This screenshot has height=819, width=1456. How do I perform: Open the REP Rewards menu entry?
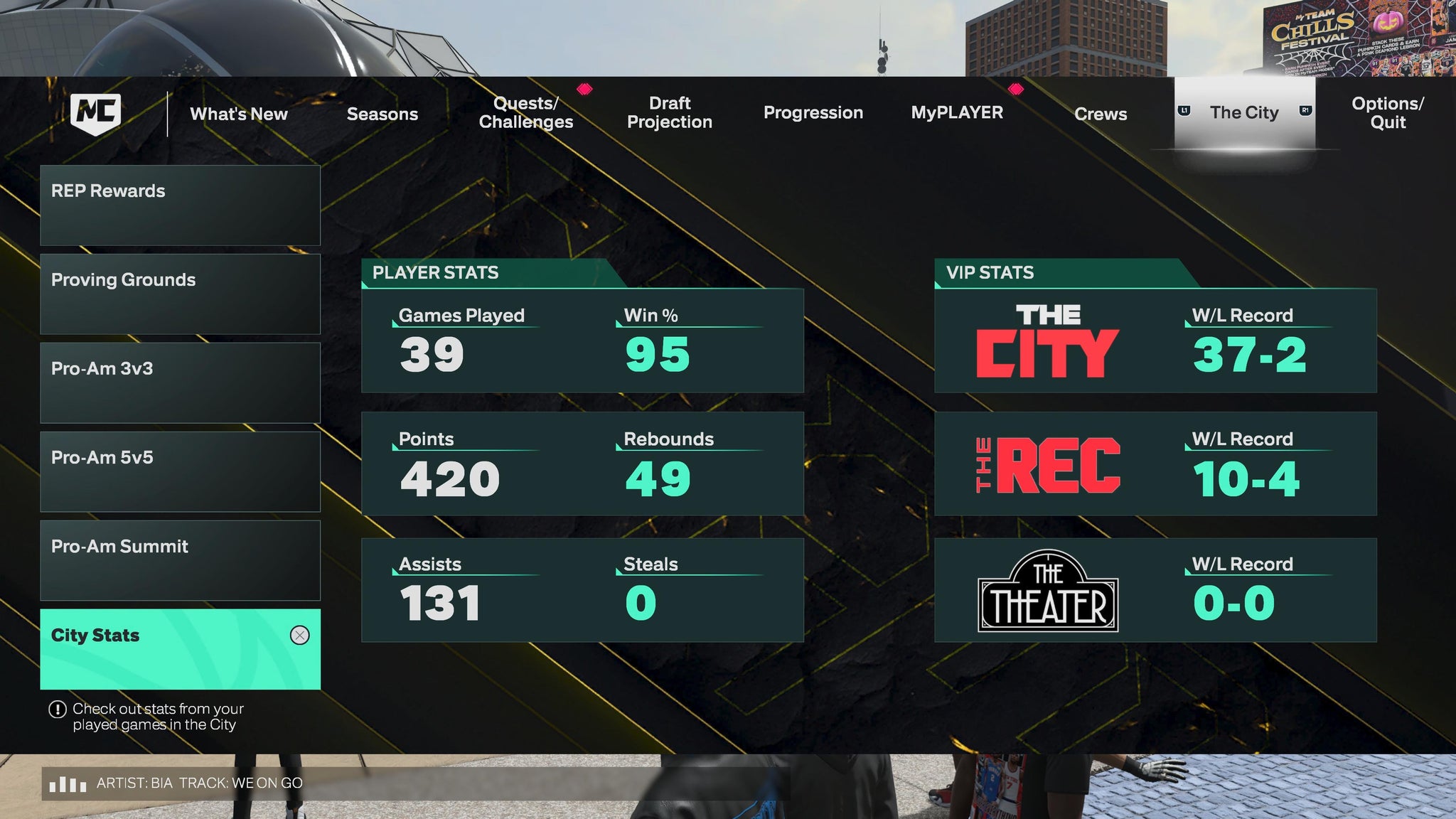coord(180,205)
